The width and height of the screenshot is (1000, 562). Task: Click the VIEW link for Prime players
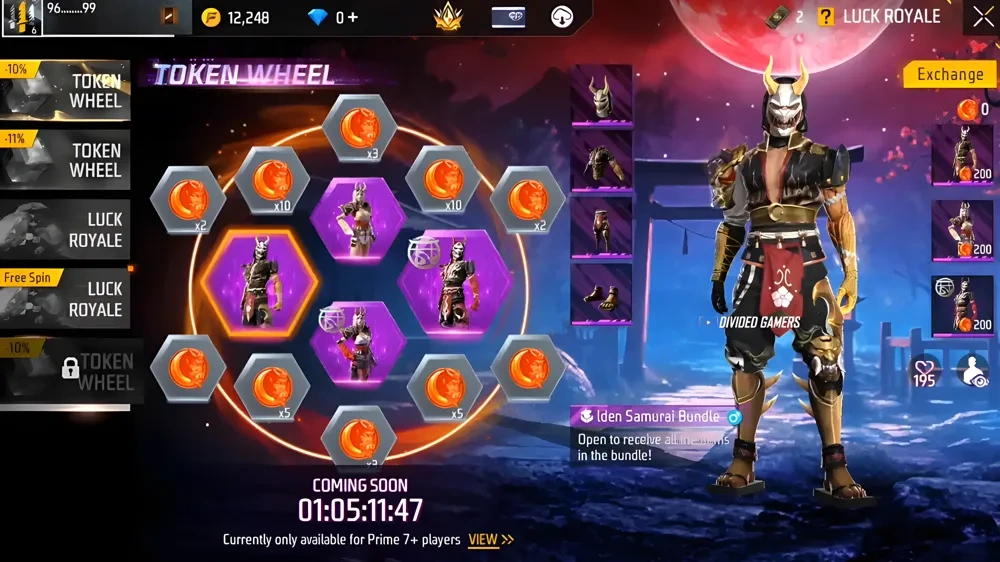click(491, 540)
